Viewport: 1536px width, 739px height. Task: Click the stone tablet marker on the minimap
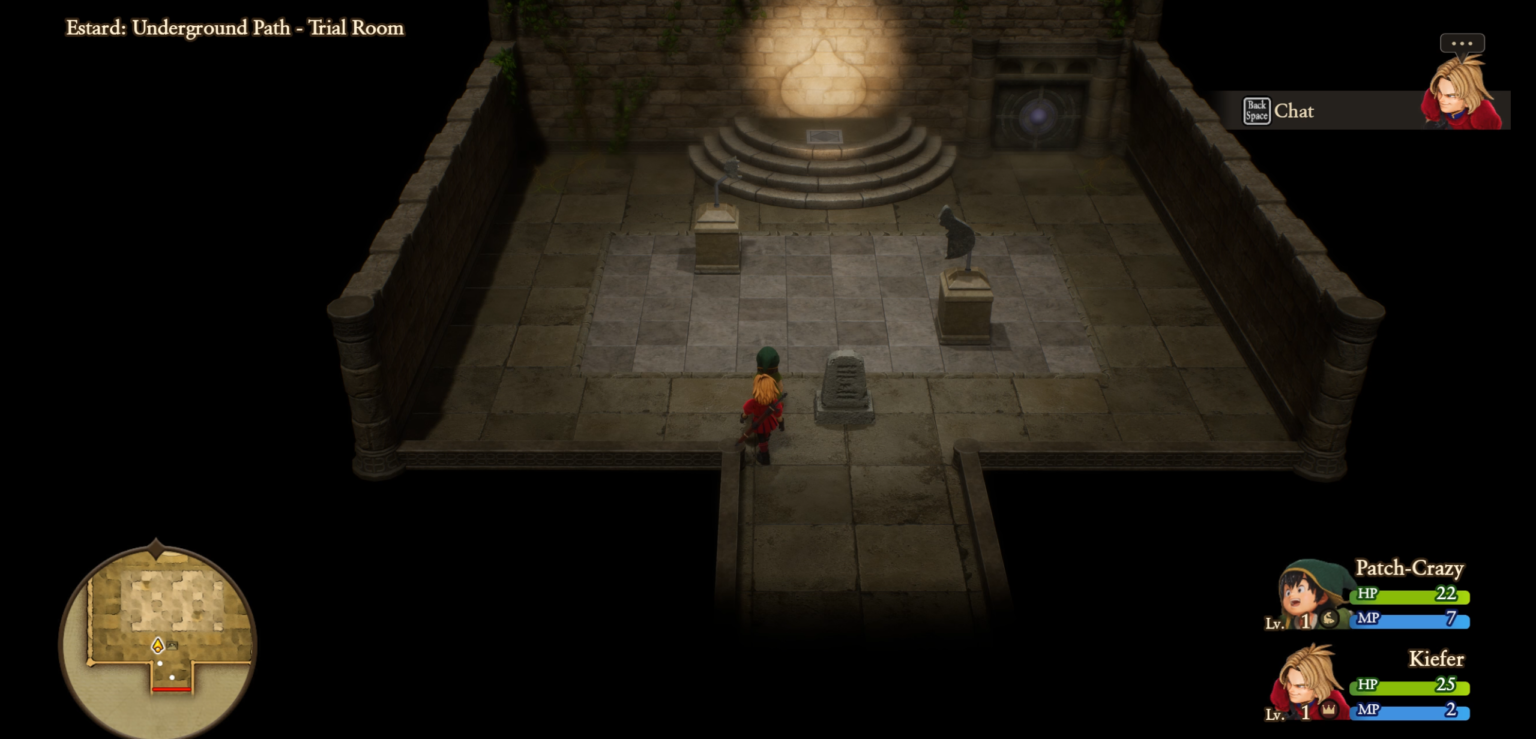tap(172, 644)
